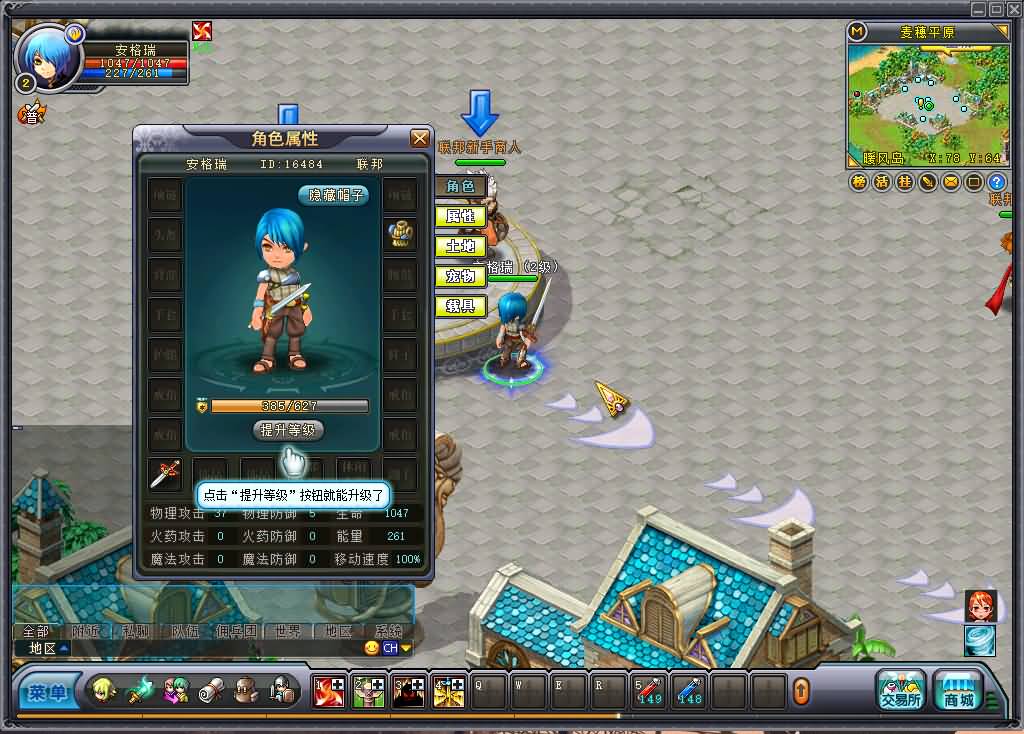Image resolution: width=1024 pixels, height=734 pixels.
Task: Click the 提升等级 level-up button
Action: pyautogui.click(x=288, y=430)
